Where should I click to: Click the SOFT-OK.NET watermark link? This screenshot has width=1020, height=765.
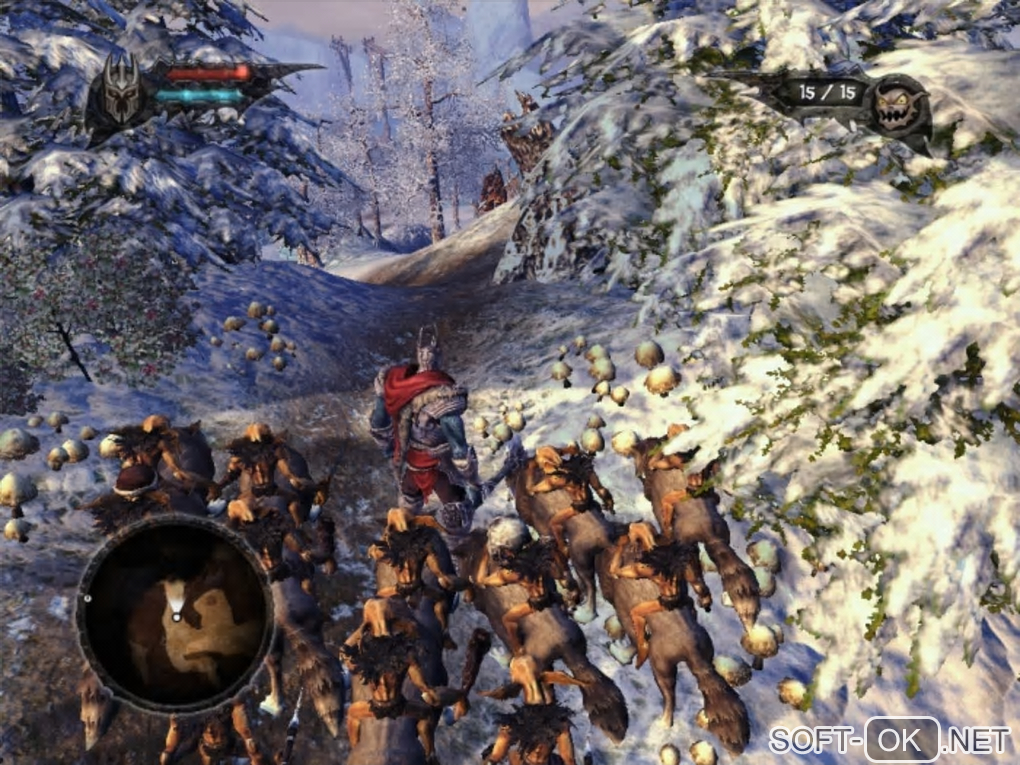(889, 739)
